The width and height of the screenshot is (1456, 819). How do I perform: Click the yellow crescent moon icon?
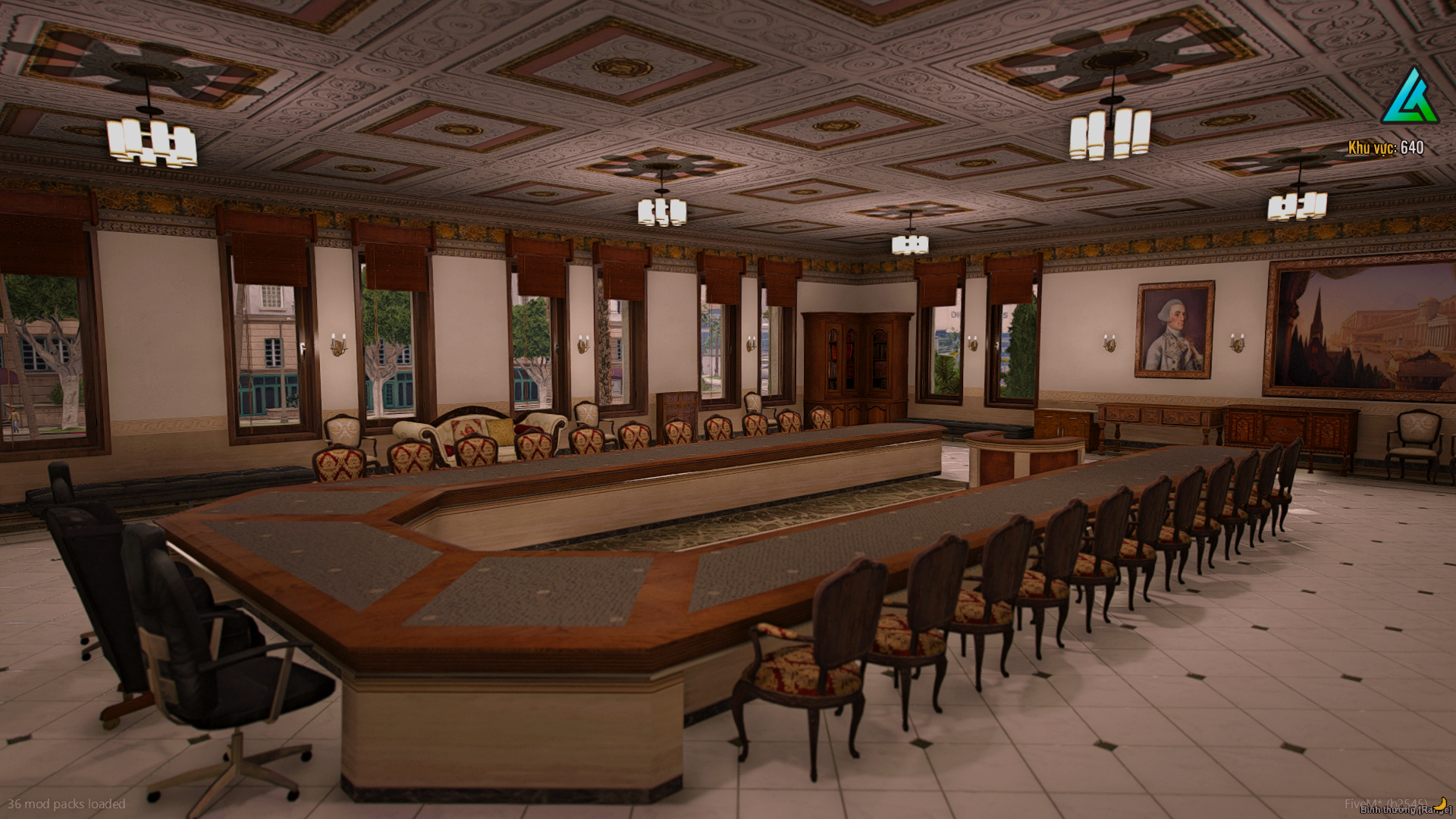tap(1440, 802)
